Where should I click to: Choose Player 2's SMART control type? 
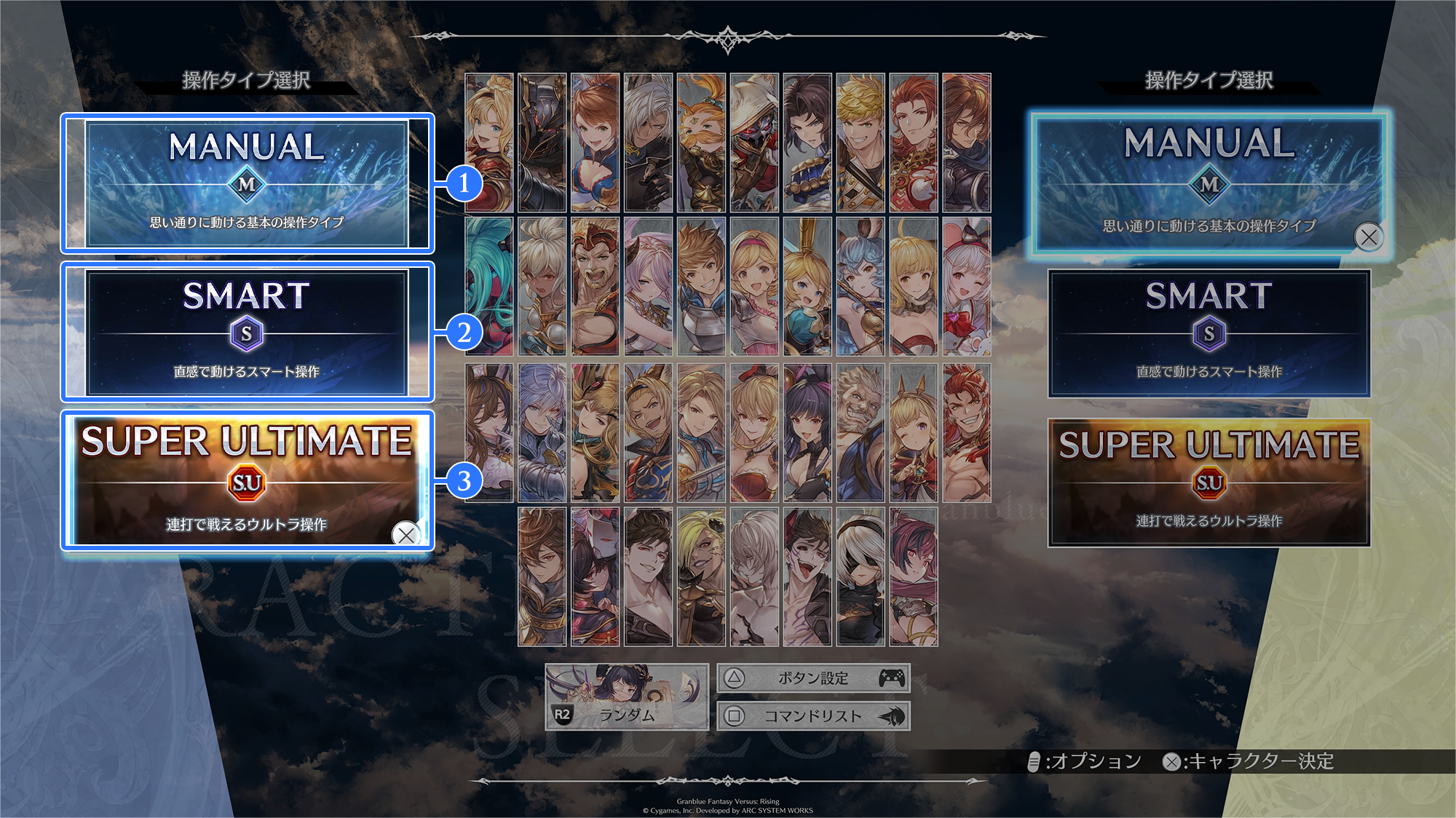coord(1209,334)
